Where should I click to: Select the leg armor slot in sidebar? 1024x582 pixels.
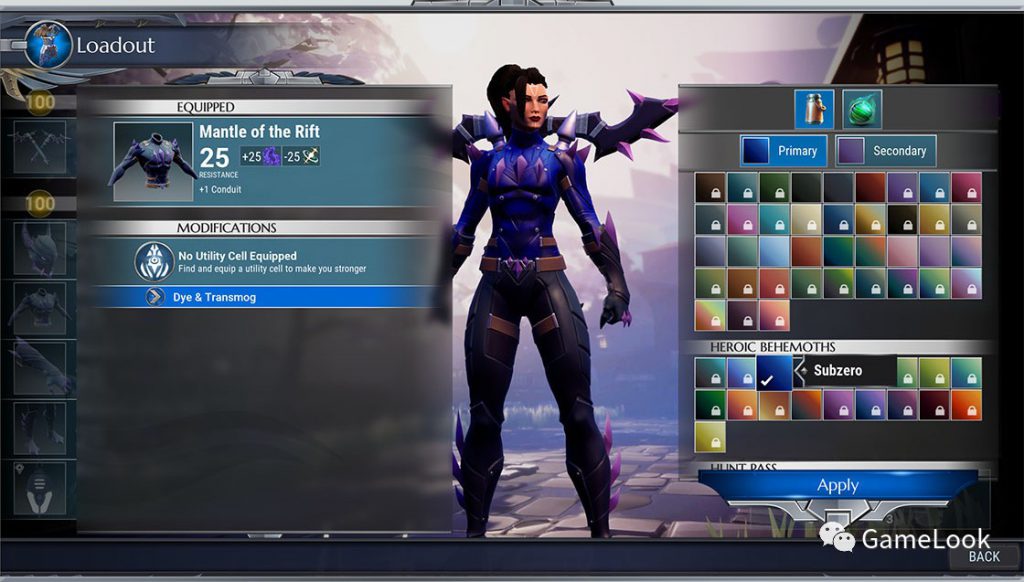point(40,428)
